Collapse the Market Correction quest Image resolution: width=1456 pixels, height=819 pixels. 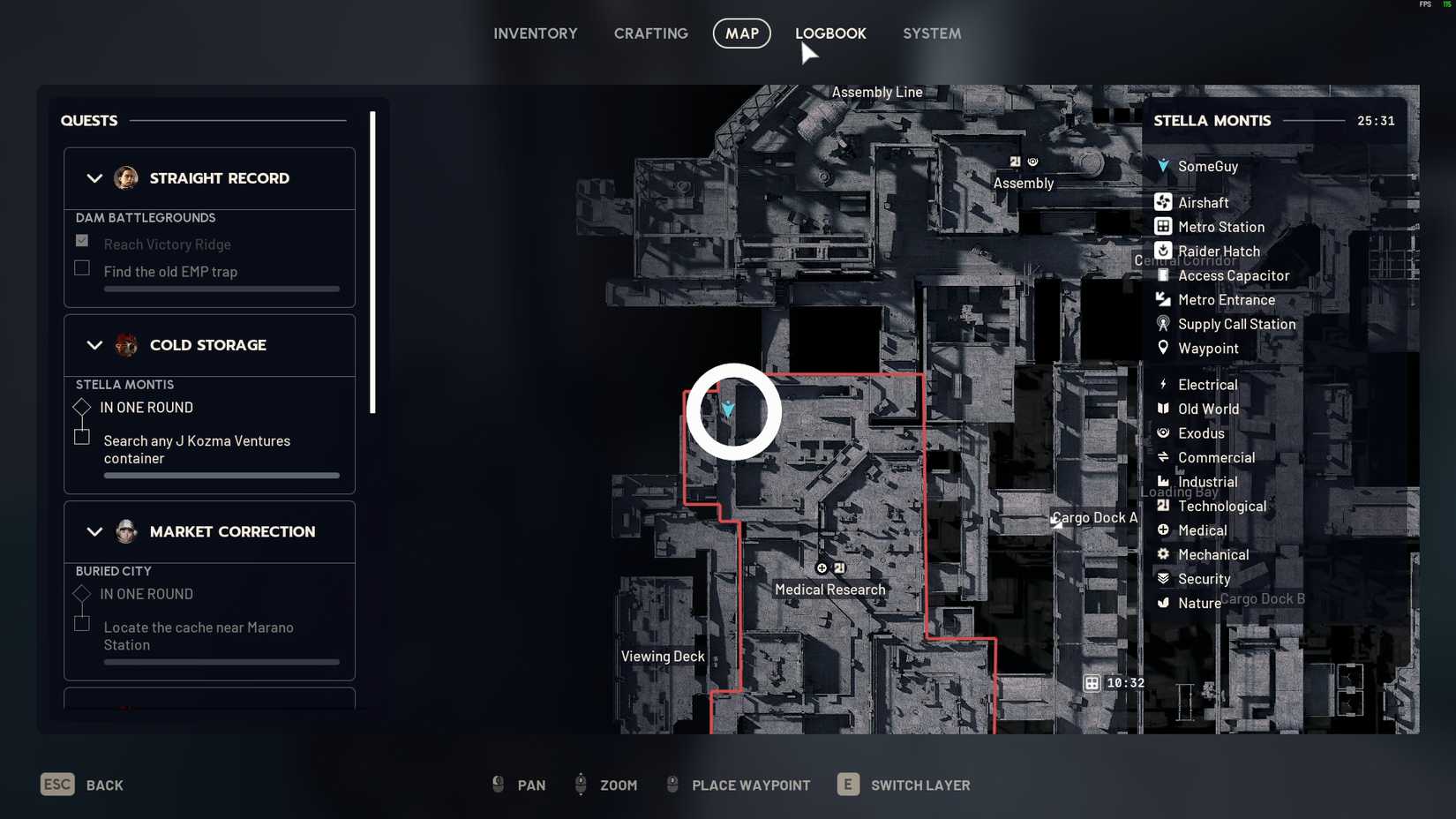(x=95, y=531)
